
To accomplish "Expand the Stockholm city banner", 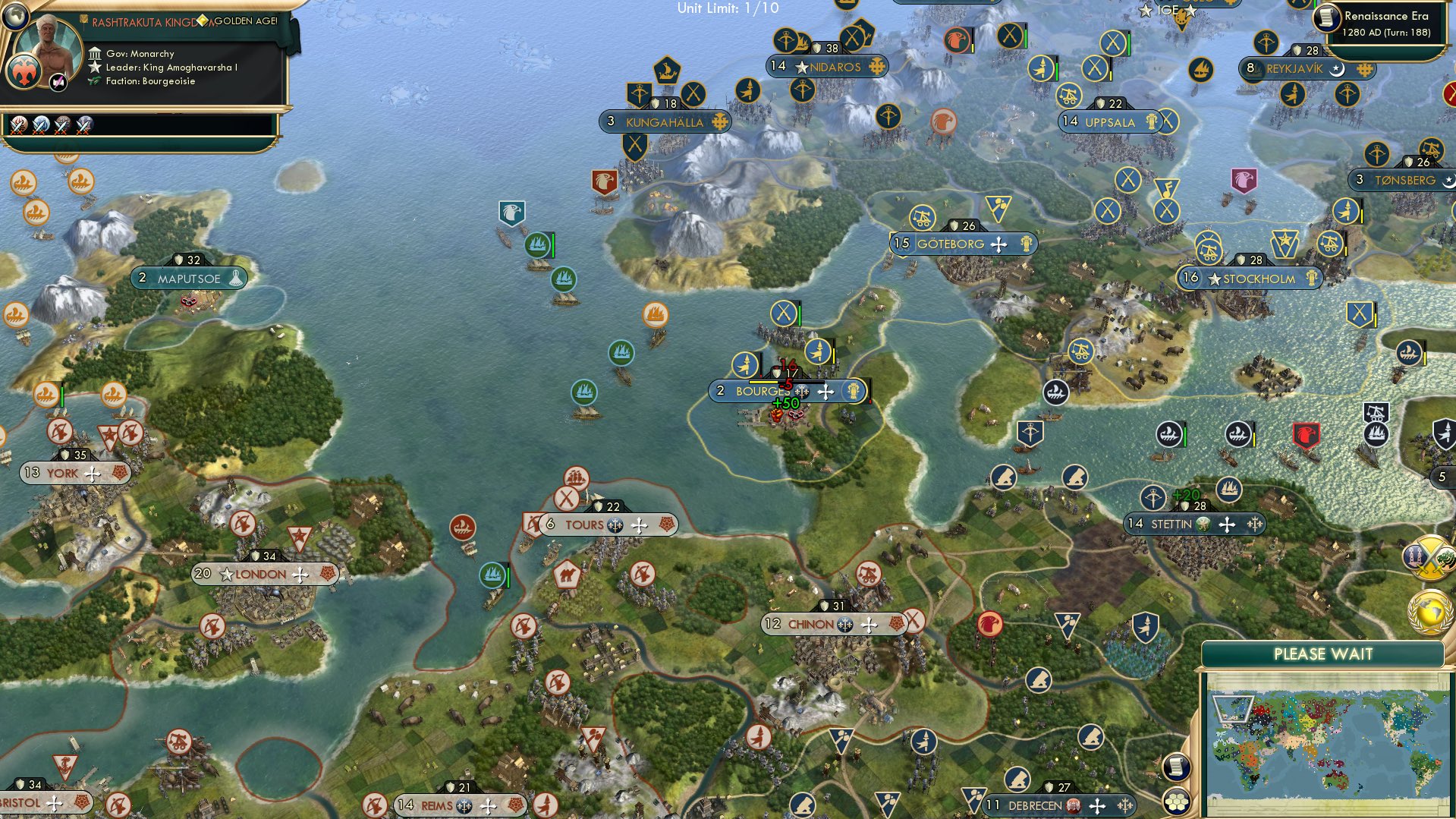I will (1259, 279).
